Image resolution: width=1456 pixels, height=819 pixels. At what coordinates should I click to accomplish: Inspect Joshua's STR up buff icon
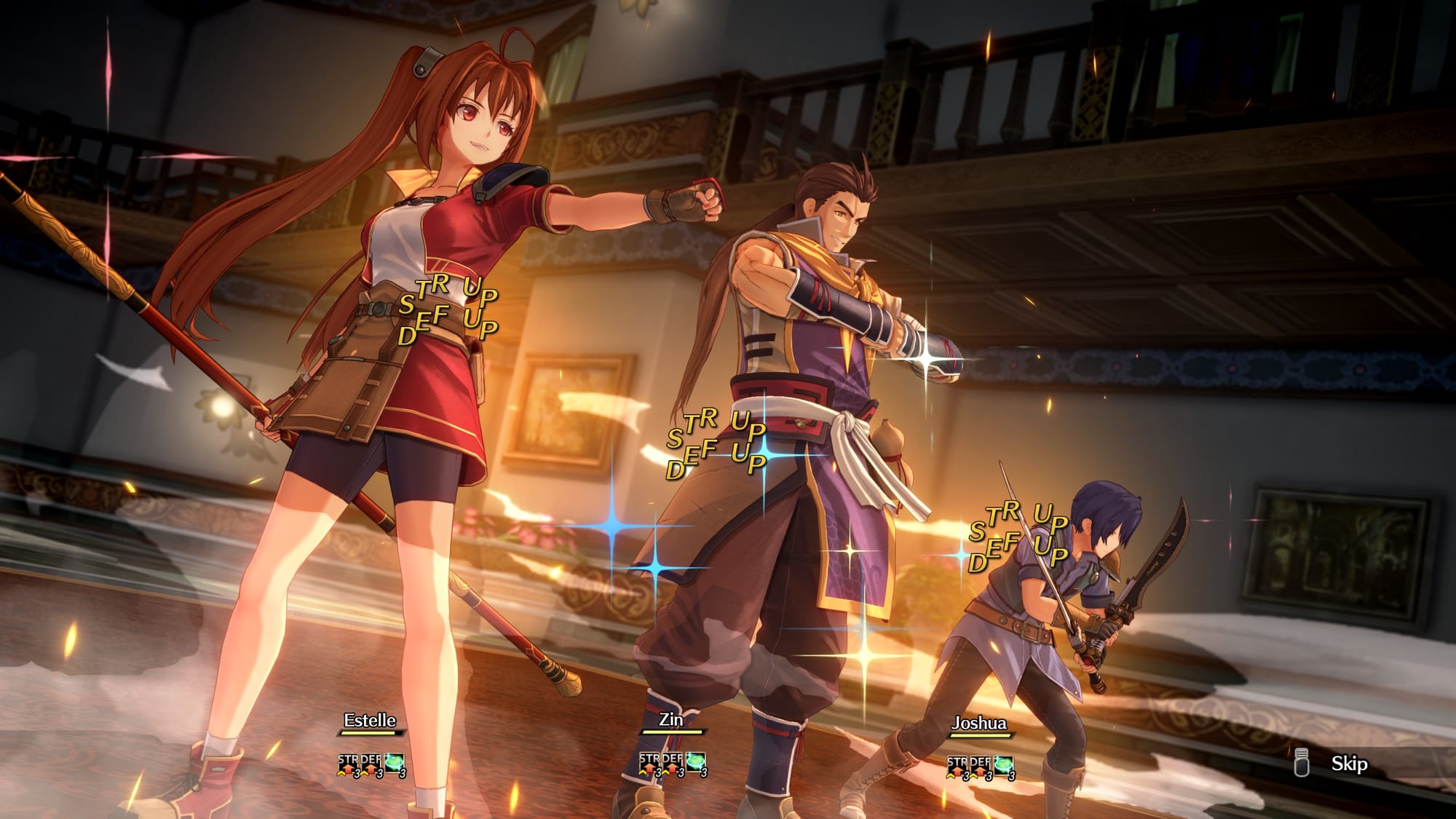tap(957, 767)
